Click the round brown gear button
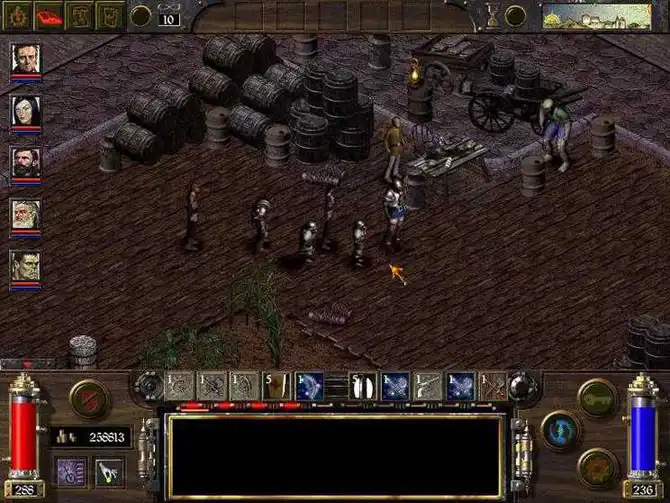Screen dimensions: 670x503 pos(598,466)
